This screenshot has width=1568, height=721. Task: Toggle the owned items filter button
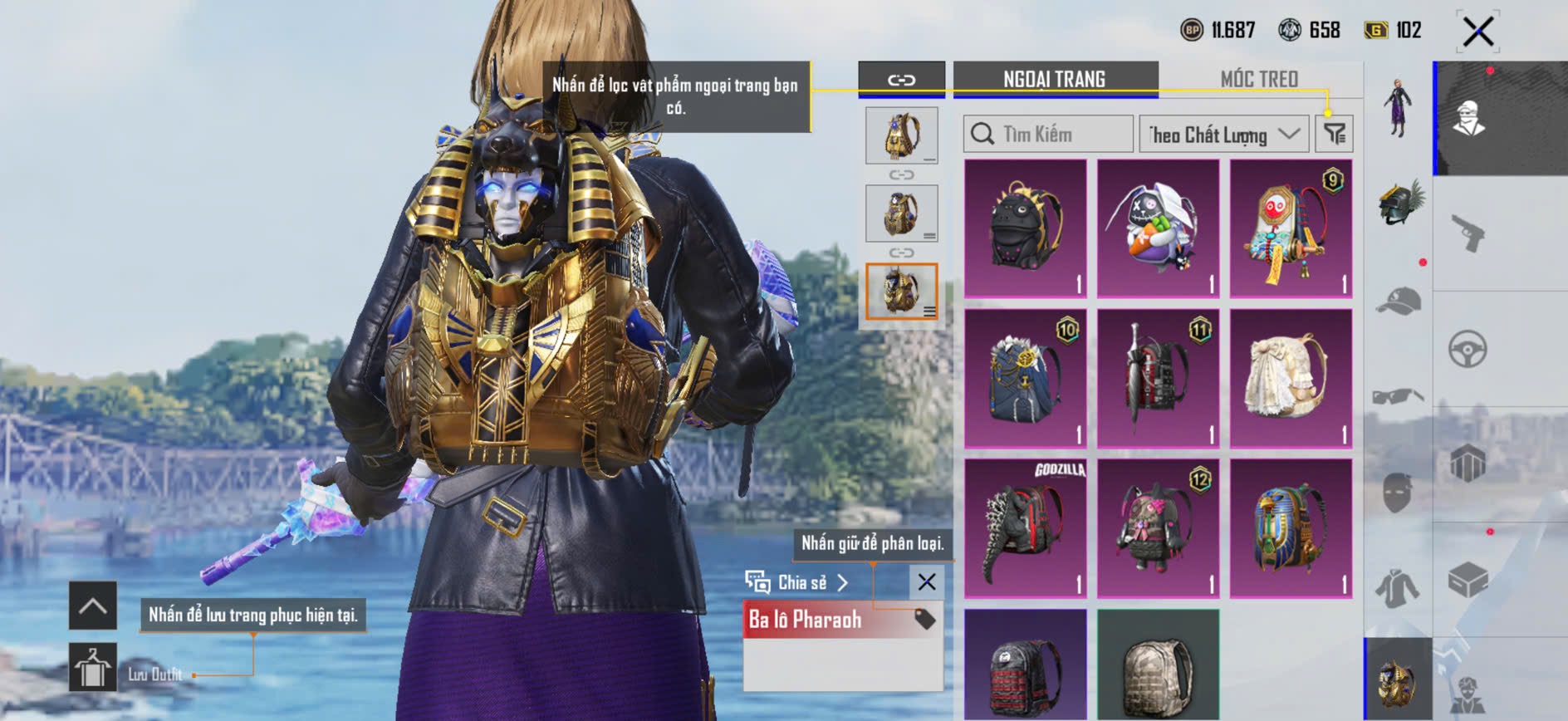point(1335,134)
